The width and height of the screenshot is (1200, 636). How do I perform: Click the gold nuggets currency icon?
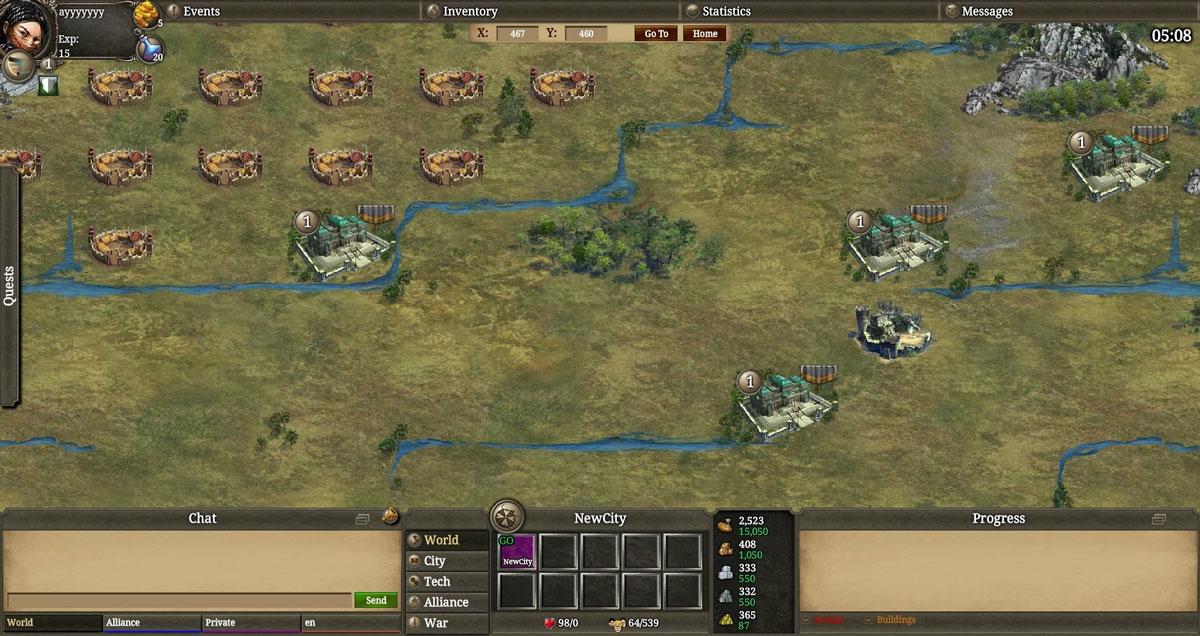pyautogui.click(x=146, y=14)
